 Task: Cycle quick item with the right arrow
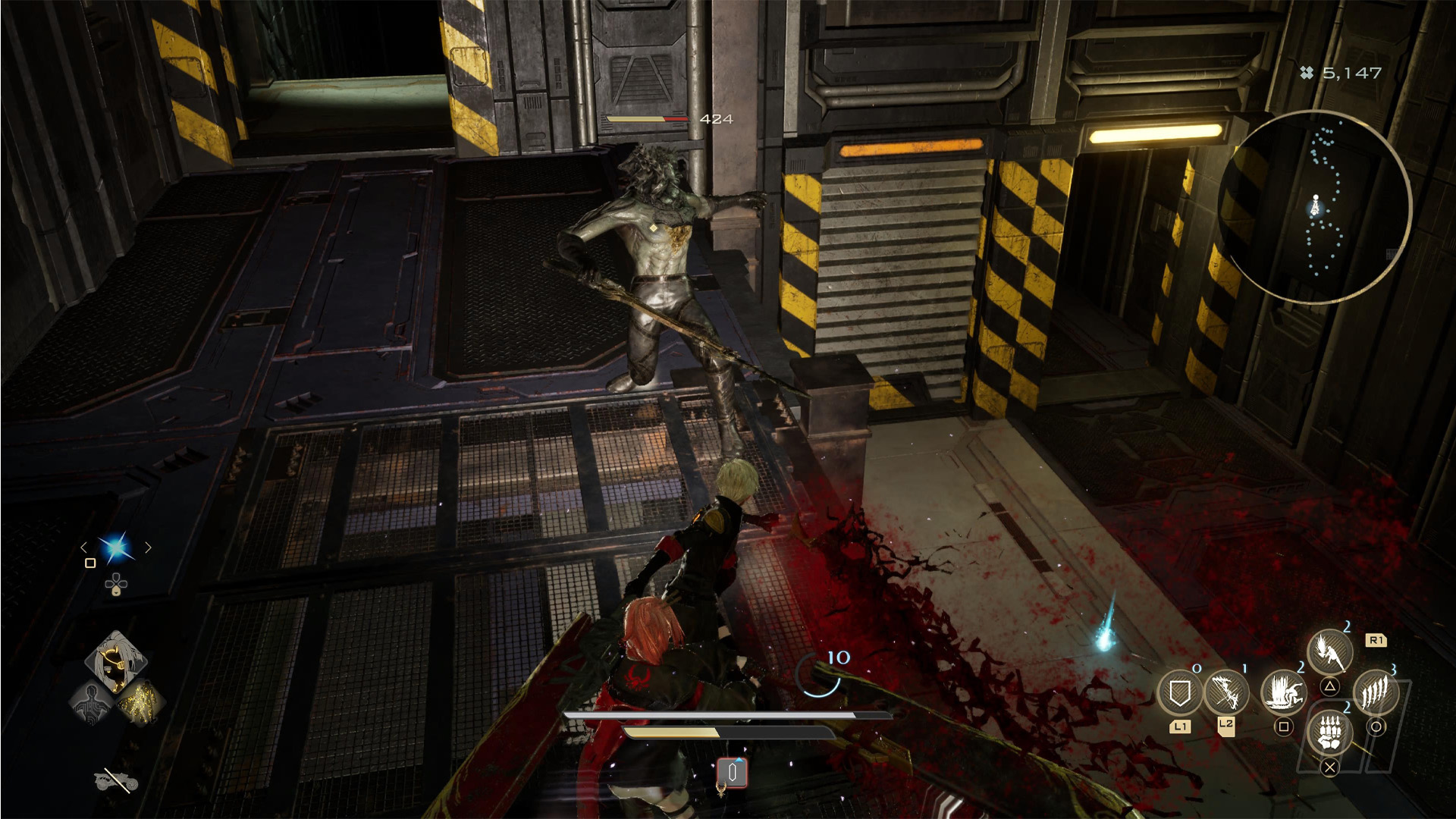(x=149, y=548)
